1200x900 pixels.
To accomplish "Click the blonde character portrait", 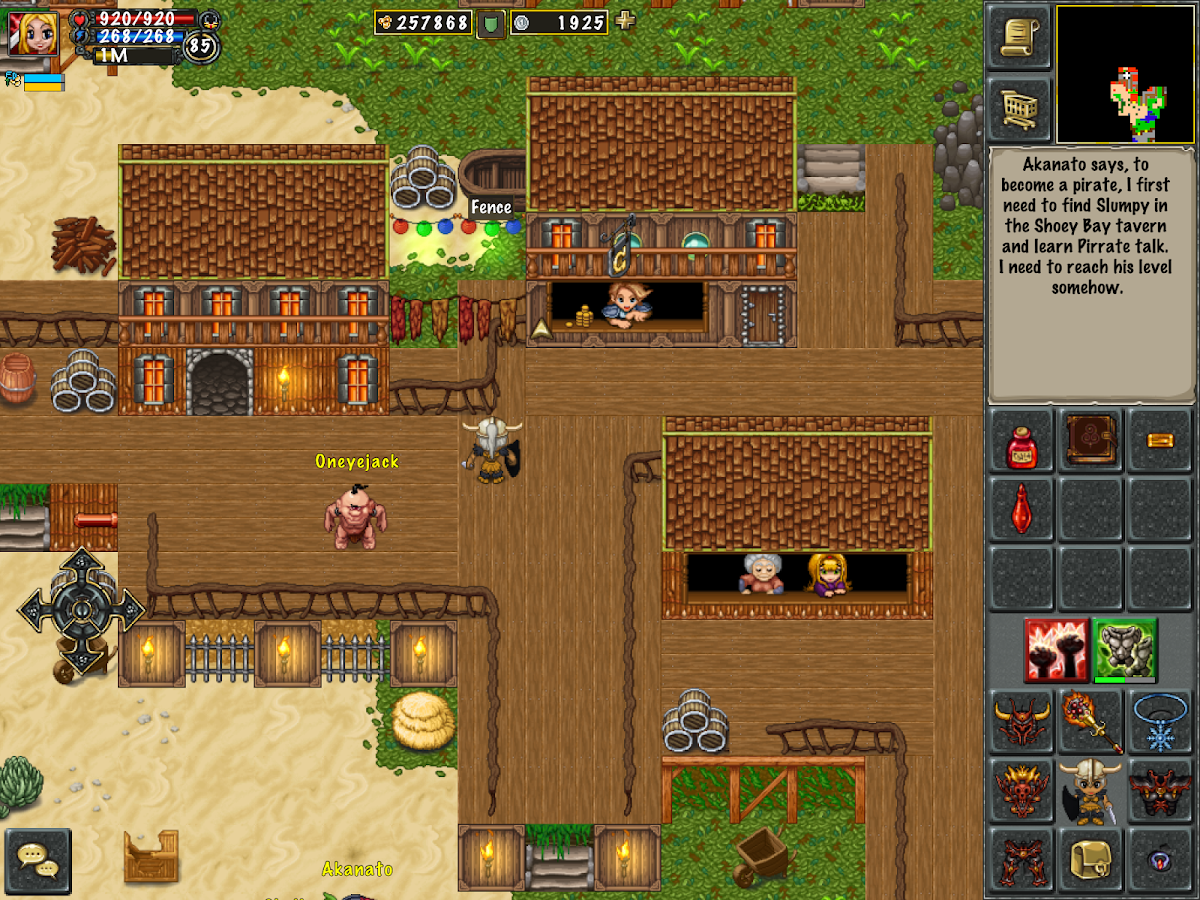I will pos(33,32).
